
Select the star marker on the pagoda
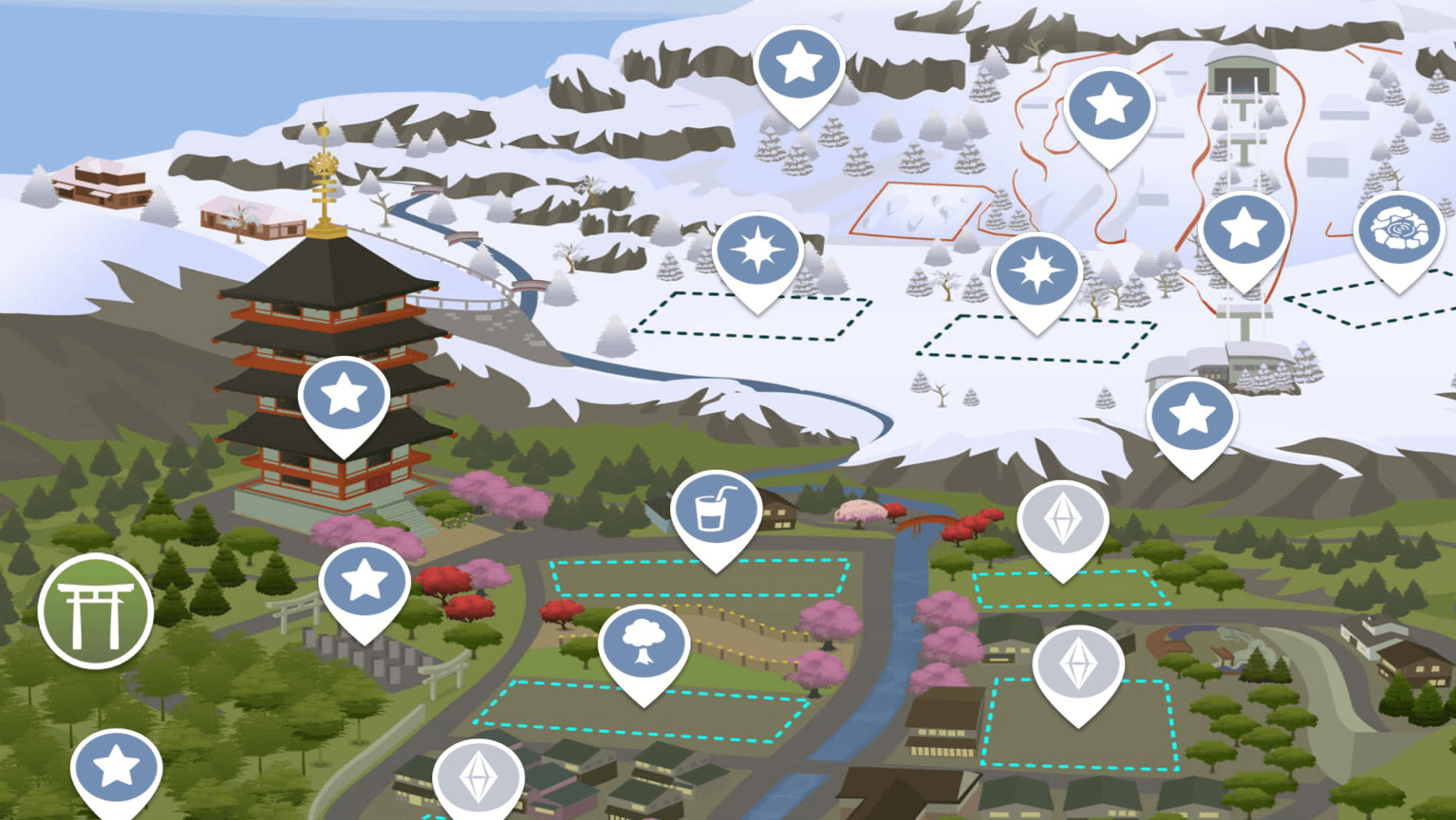(344, 398)
